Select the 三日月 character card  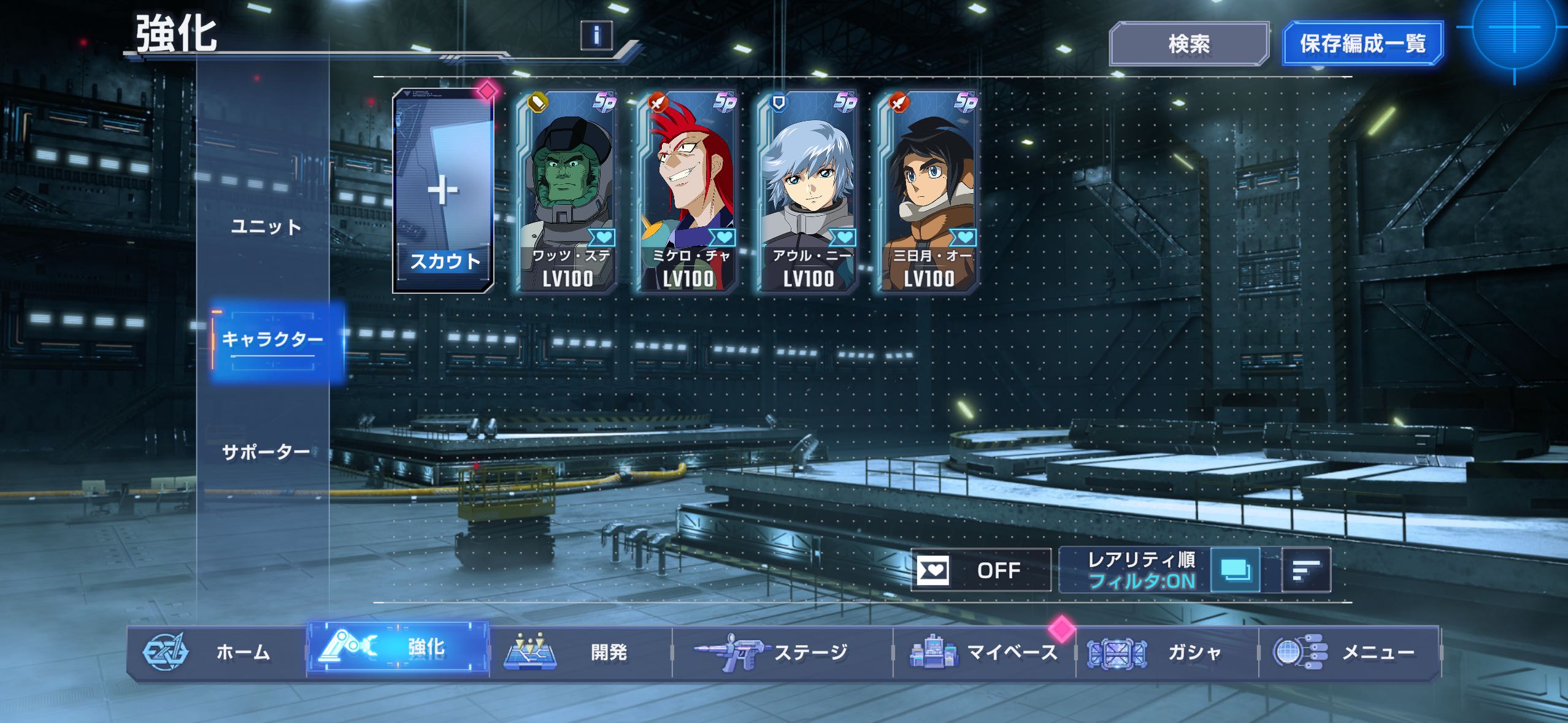coord(928,191)
